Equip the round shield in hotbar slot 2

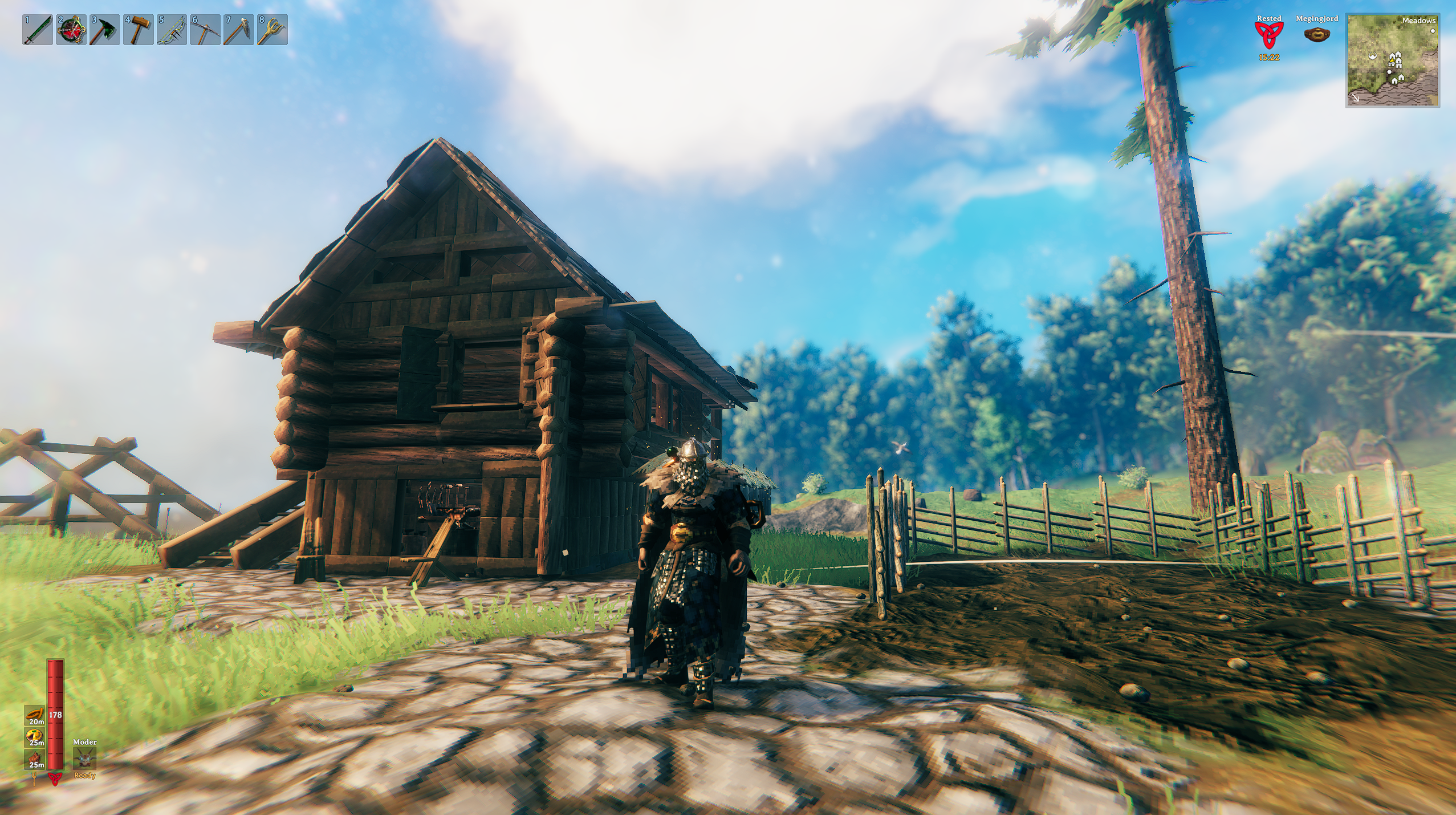[x=71, y=30]
